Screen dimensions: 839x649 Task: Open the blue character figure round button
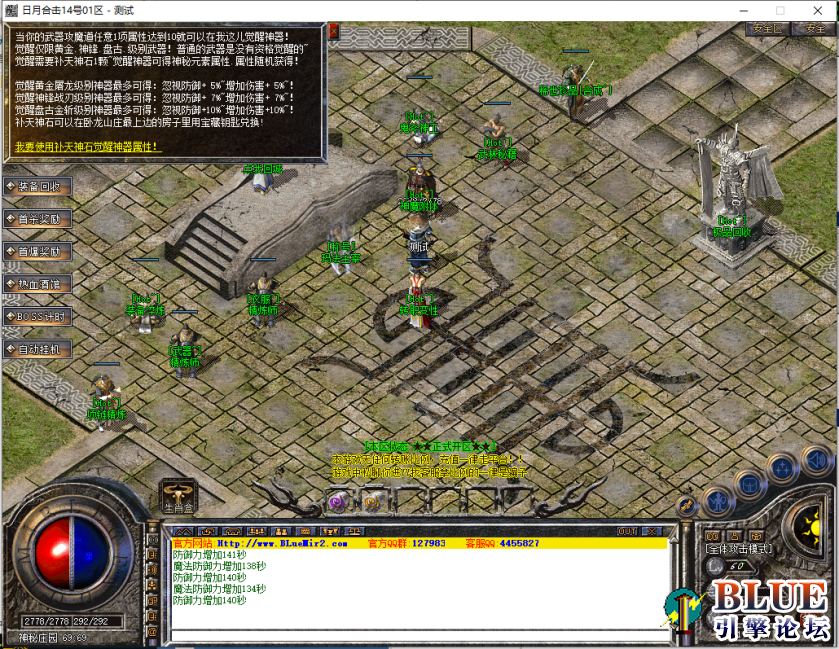pos(716,498)
